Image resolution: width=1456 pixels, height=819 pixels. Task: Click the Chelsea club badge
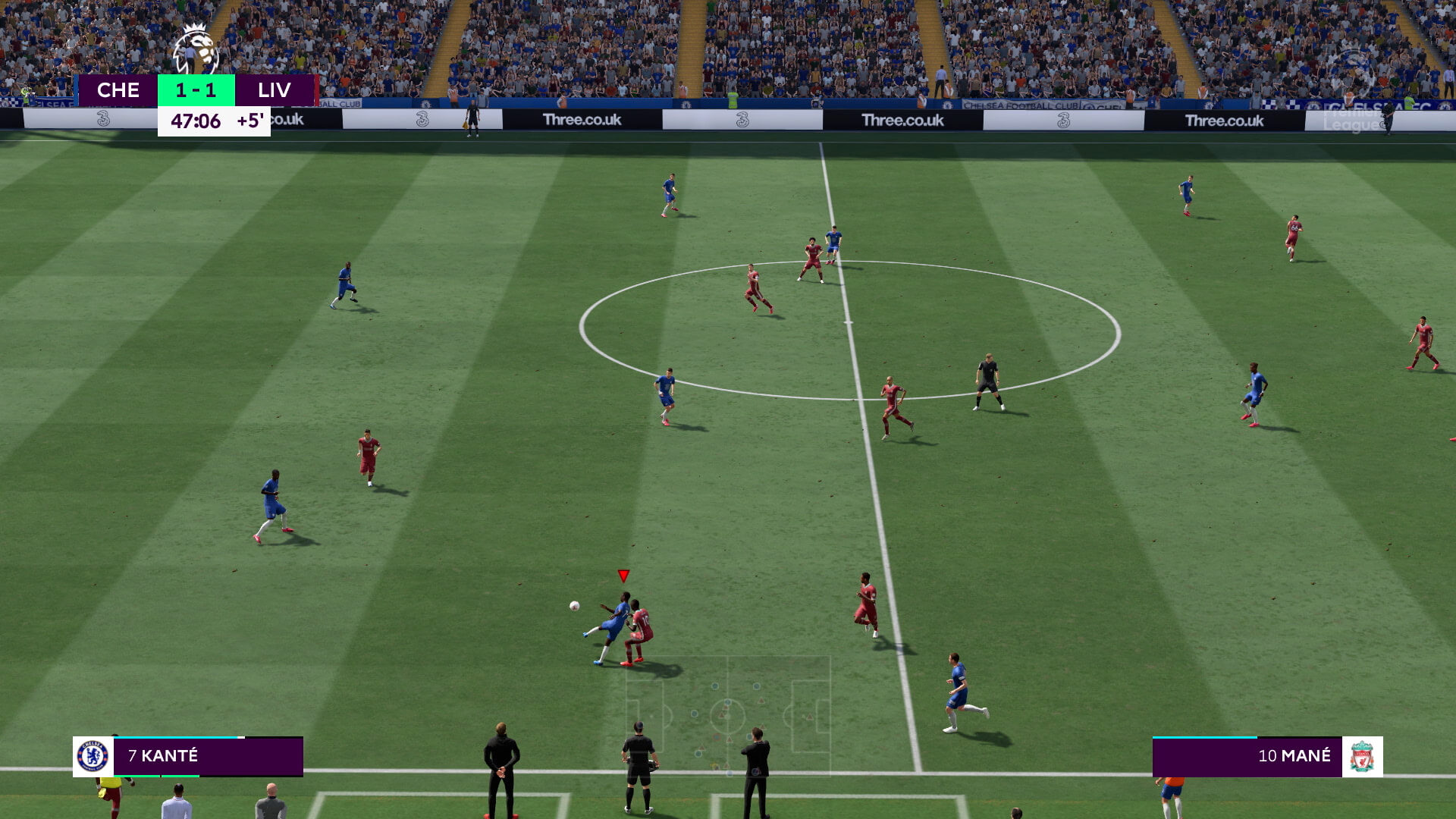(93, 756)
